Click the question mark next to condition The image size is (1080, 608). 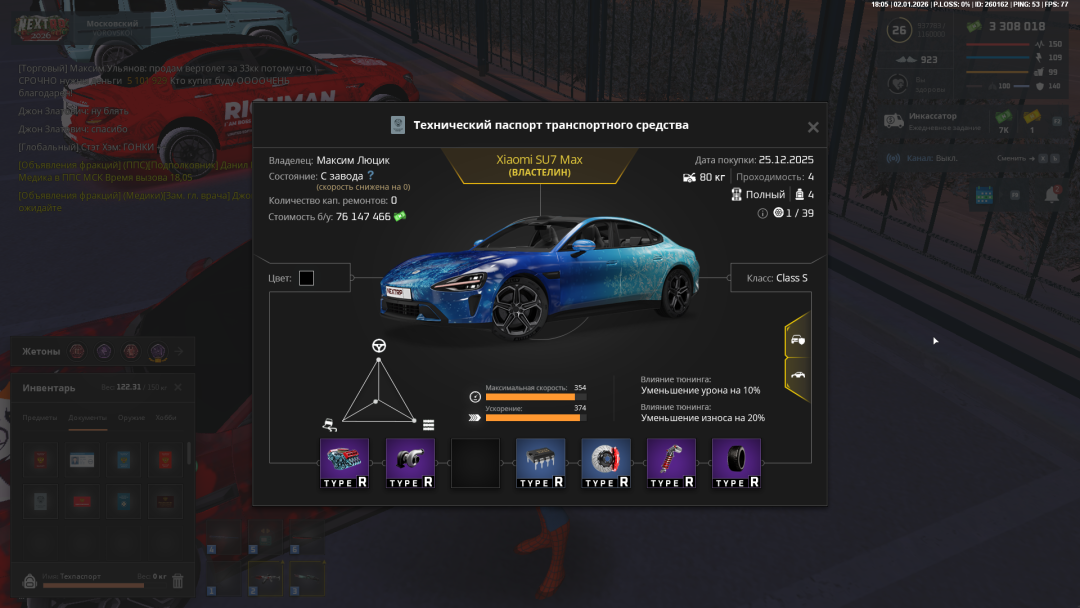tap(370, 175)
